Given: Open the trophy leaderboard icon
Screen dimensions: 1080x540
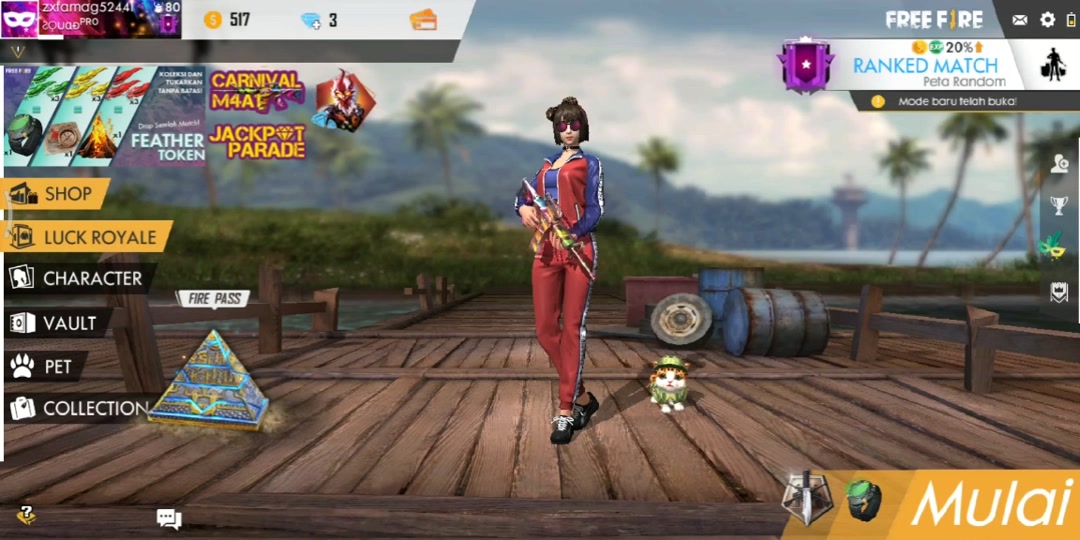Looking at the screenshot, I should tap(1058, 205).
